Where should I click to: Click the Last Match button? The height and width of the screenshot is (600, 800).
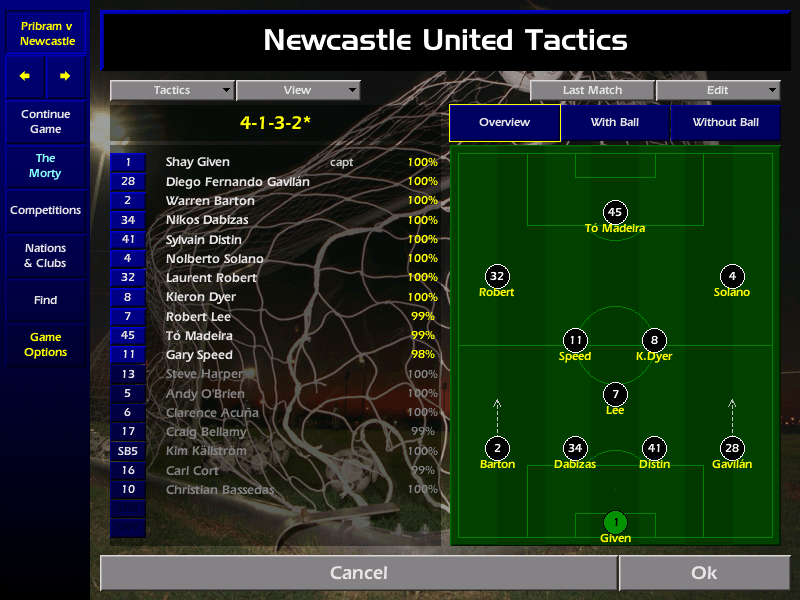tap(592, 90)
